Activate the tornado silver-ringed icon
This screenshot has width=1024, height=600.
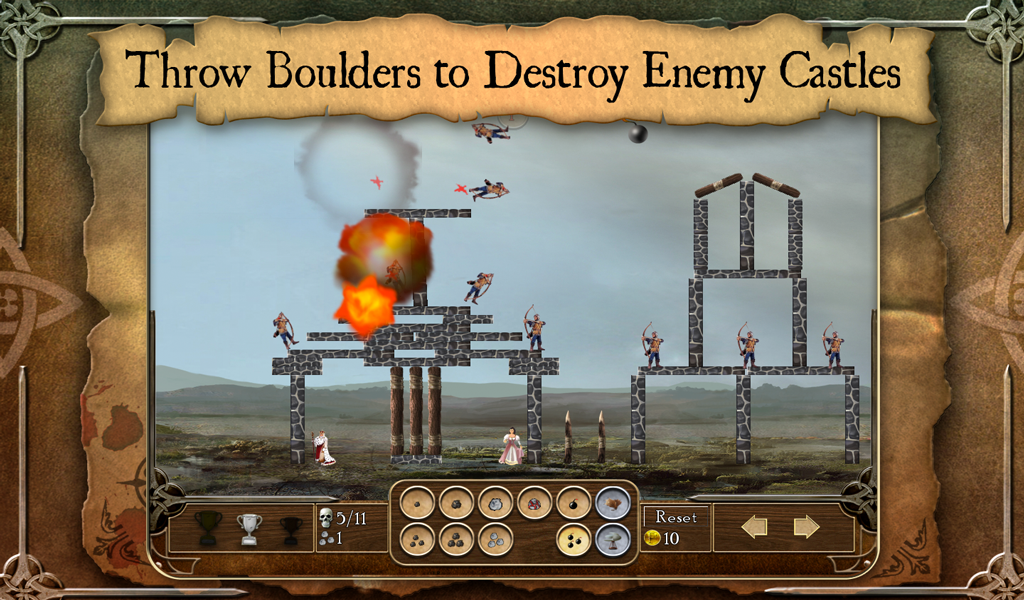pyautogui.click(x=613, y=540)
